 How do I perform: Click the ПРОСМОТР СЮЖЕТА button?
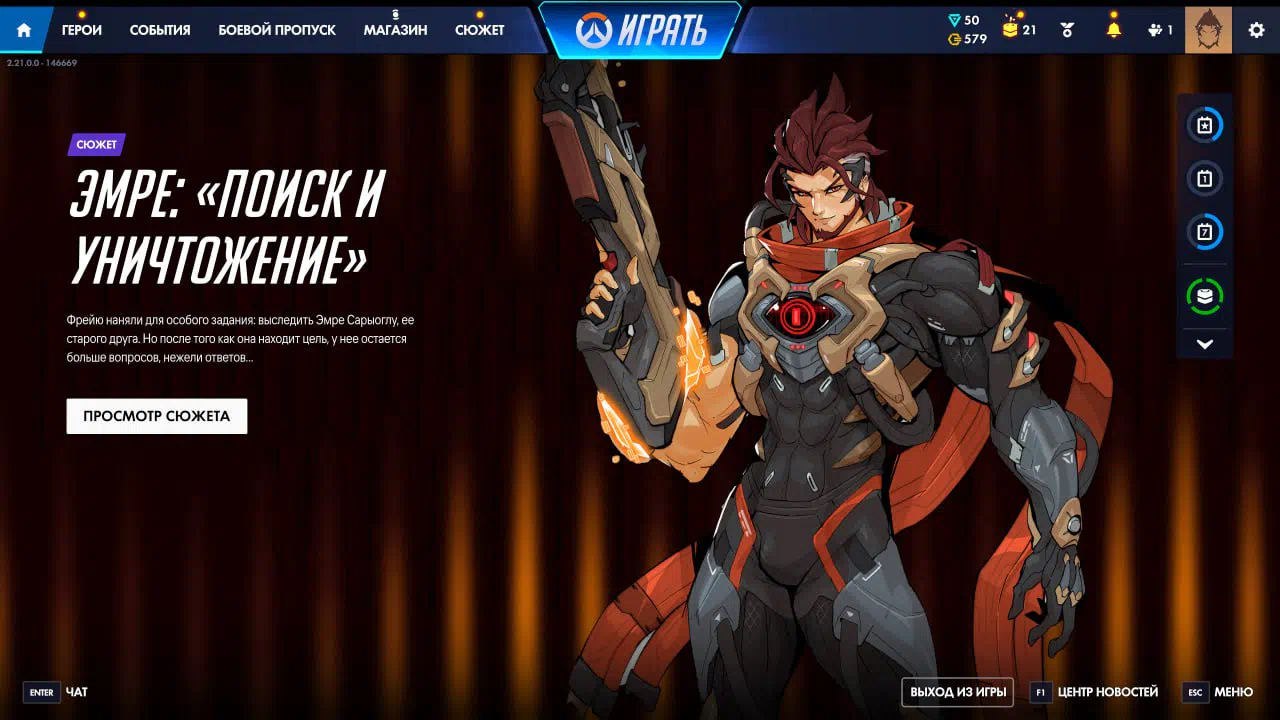pos(157,416)
